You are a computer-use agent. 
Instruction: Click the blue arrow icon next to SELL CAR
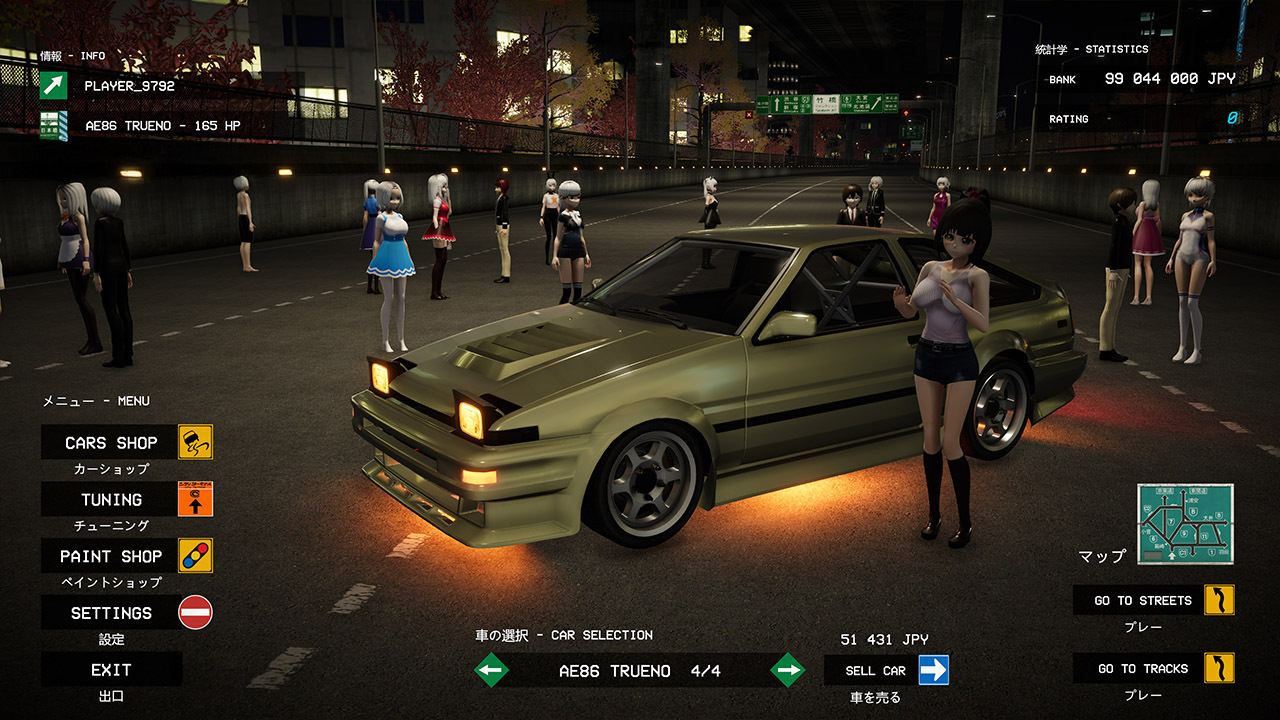(x=932, y=671)
